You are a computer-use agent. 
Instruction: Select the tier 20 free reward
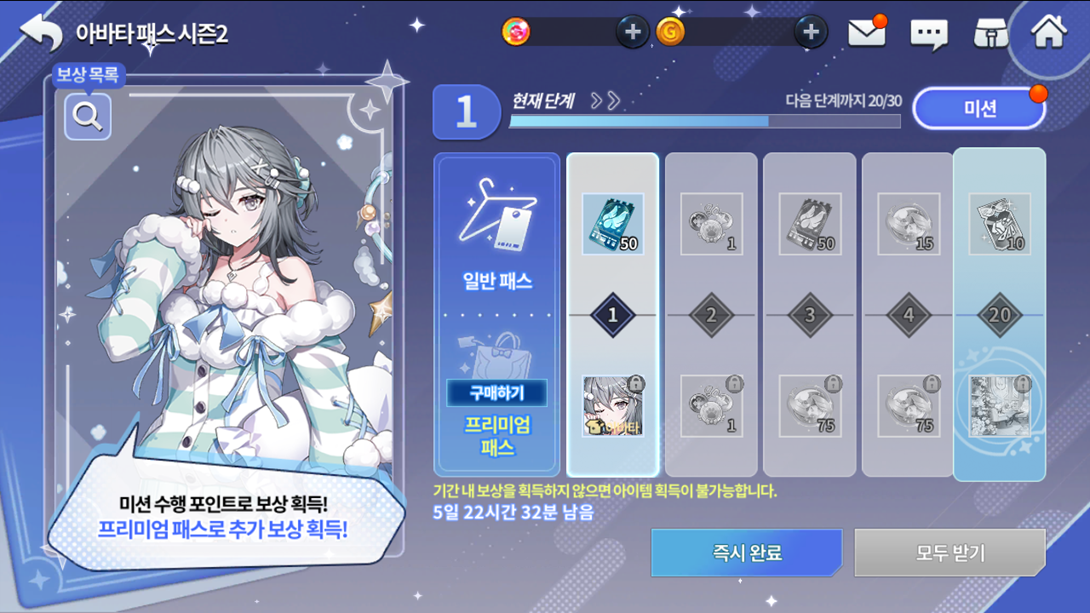(999, 224)
